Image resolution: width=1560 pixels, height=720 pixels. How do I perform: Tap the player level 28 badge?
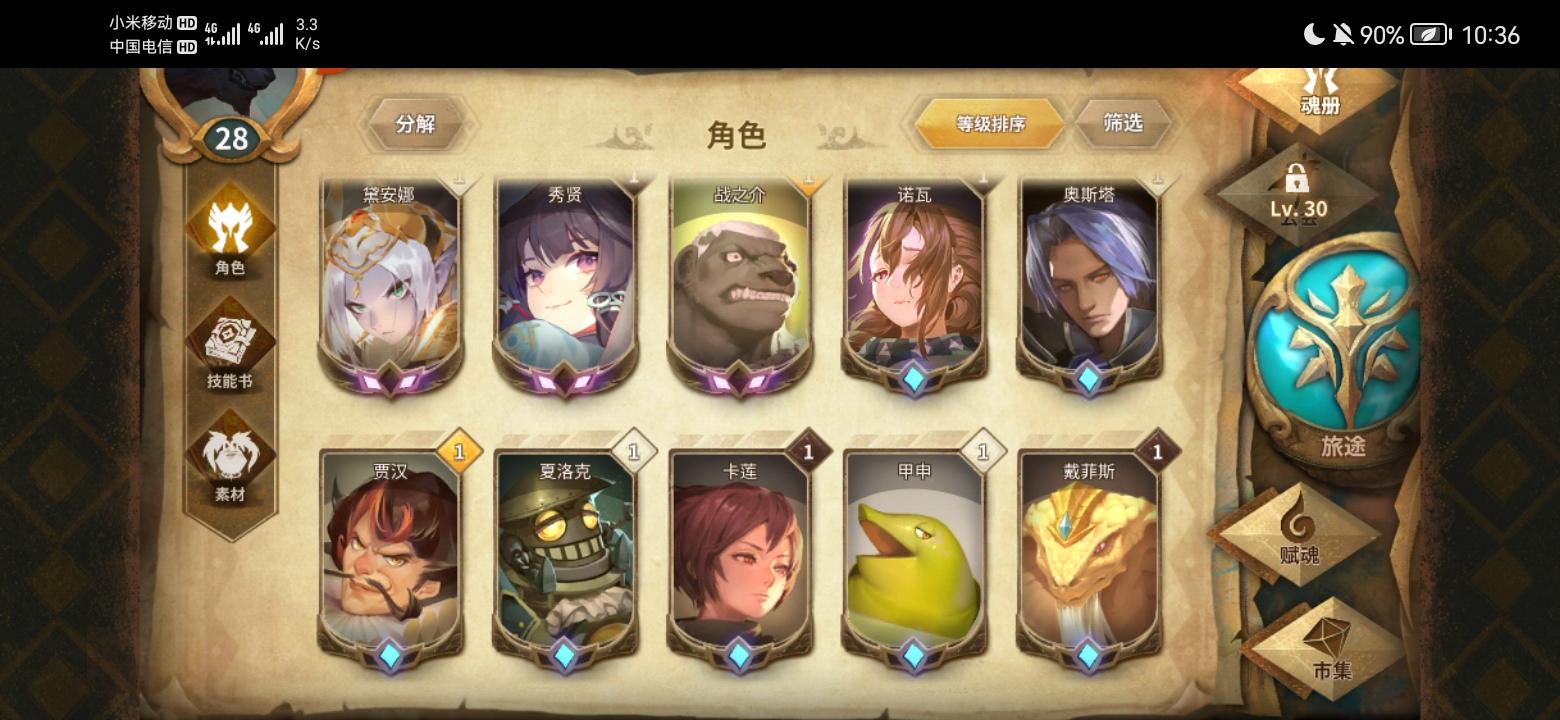pos(232,138)
